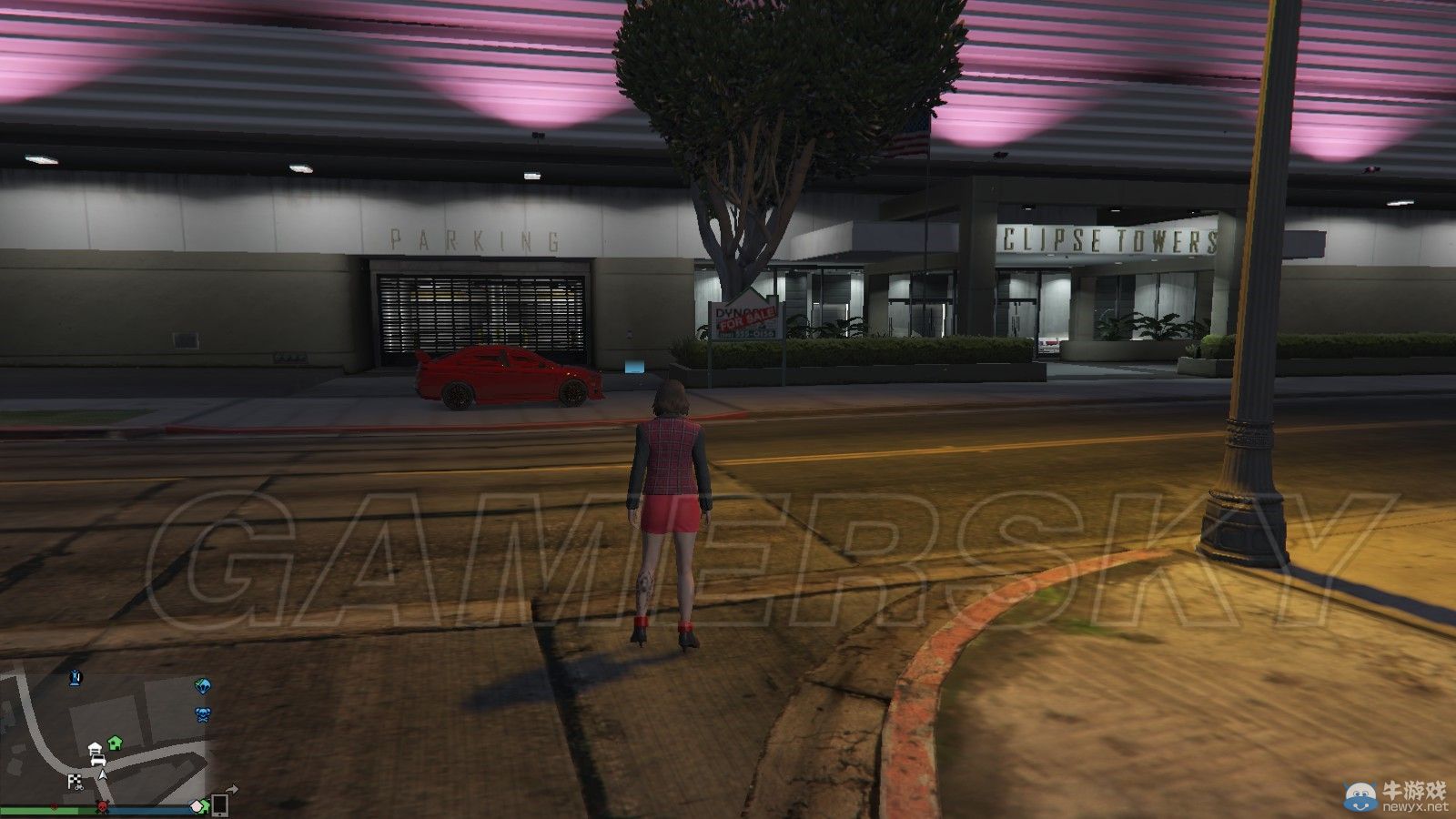Click the blue skull-and-crossbones blip on minimap
1456x819 pixels.
(x=202, y=713)
